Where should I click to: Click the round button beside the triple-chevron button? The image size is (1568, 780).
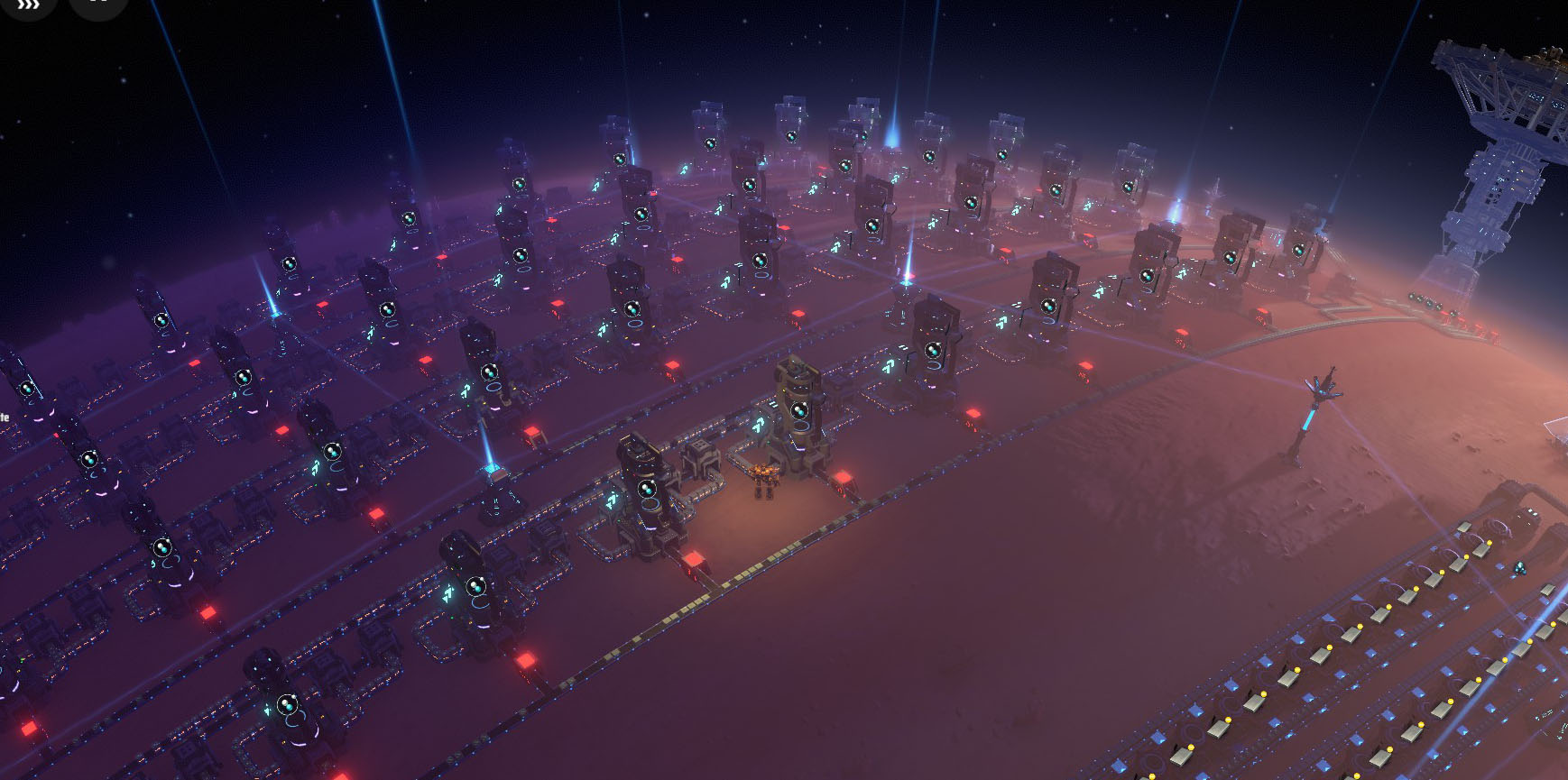click(x=97, y=5)
